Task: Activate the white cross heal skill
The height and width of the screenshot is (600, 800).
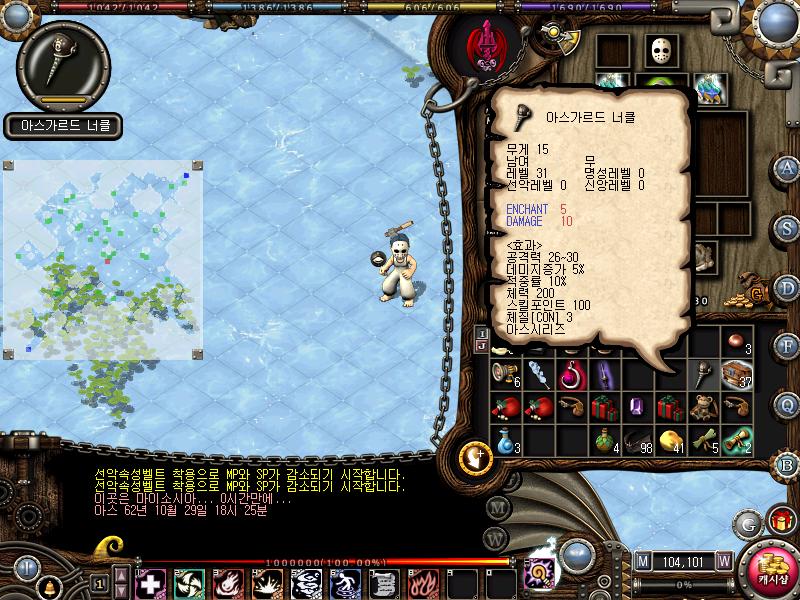Action: [x=149, y=583]
